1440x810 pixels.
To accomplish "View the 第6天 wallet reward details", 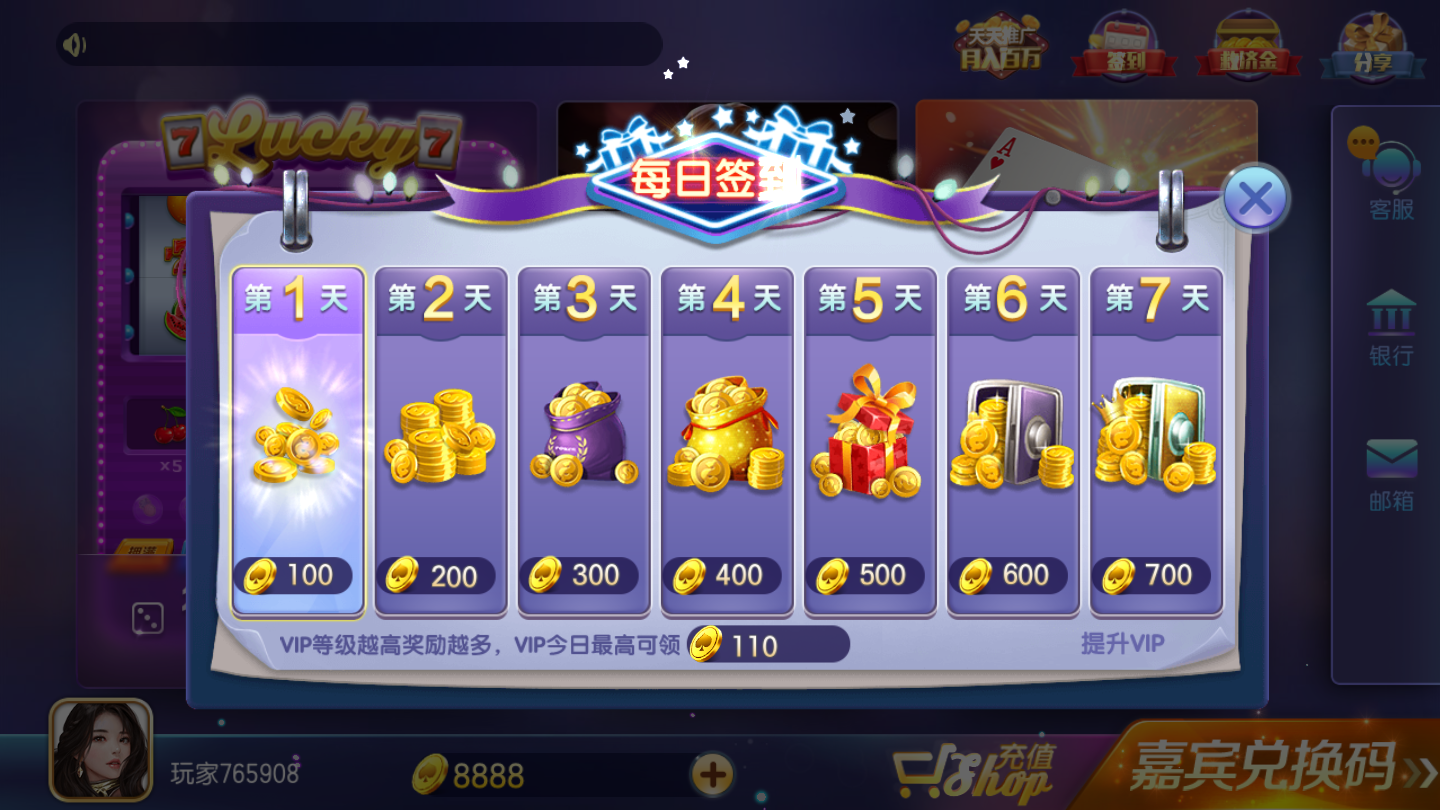I will click(1012, 440).
